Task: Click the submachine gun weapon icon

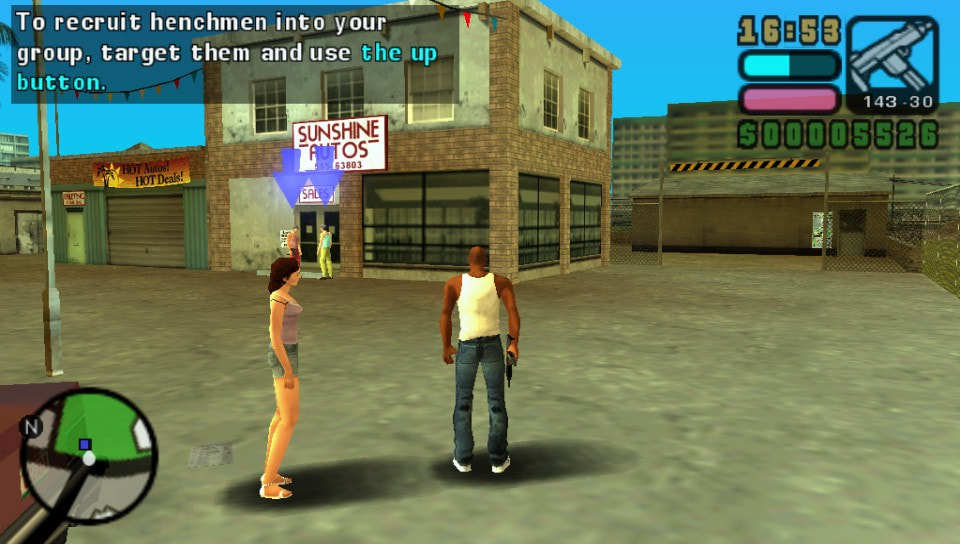Action: coord(892,57)
